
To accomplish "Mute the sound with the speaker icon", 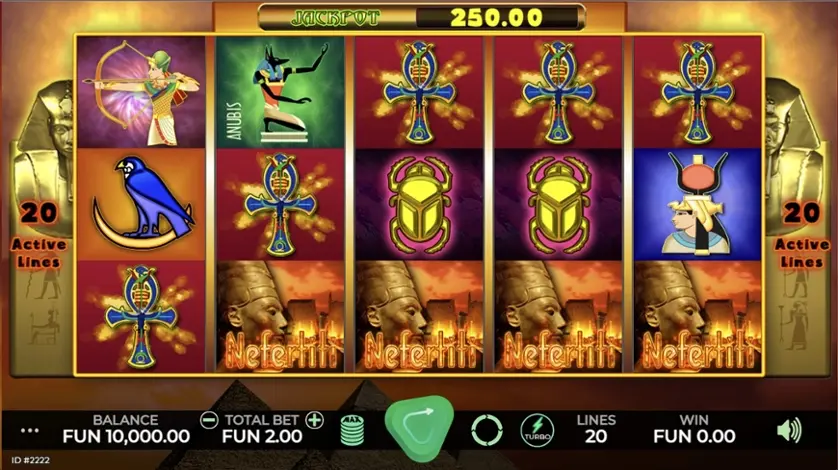I will click(789, 431).
